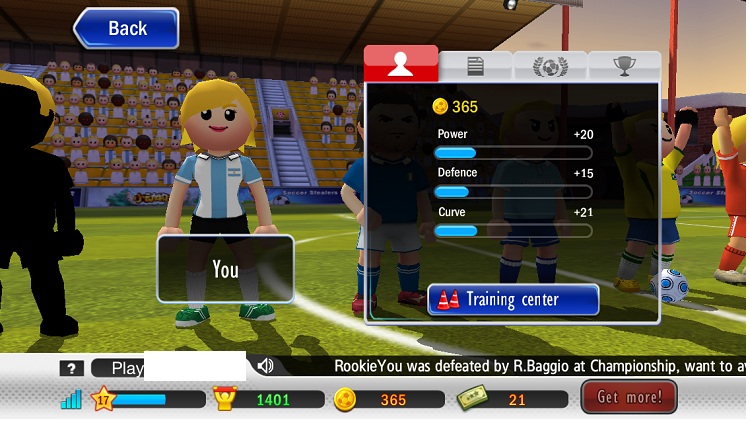Screen dimensions: 750x423
Task: Switch to the document list tab
Action: click(x=475, y=66)
